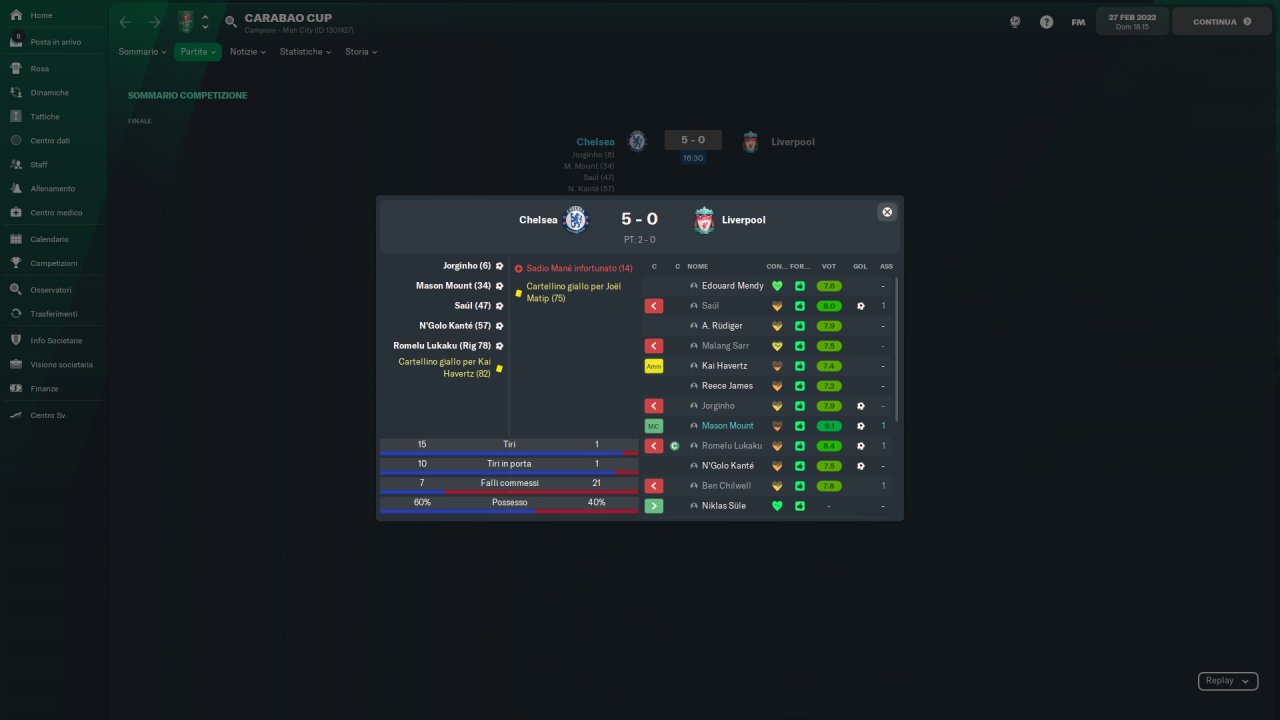Open the Replay dropdown

(x=1227, y=681)
